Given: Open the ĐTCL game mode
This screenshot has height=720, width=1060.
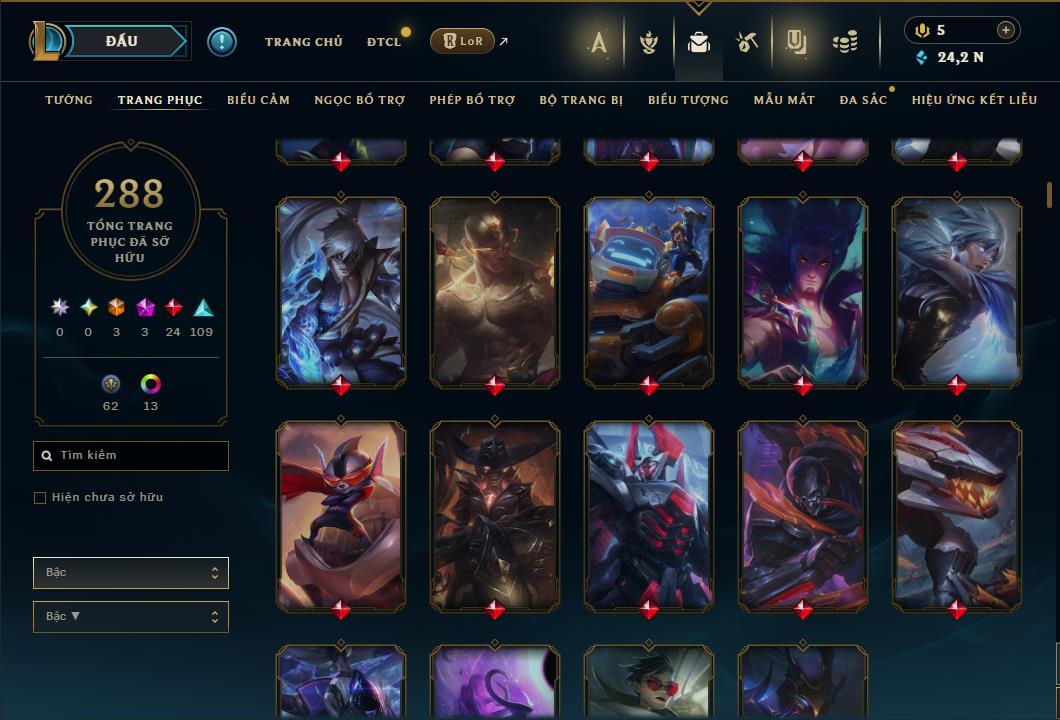Looking at the screenshot, I should pyautogui.click(x=383, y=42).
